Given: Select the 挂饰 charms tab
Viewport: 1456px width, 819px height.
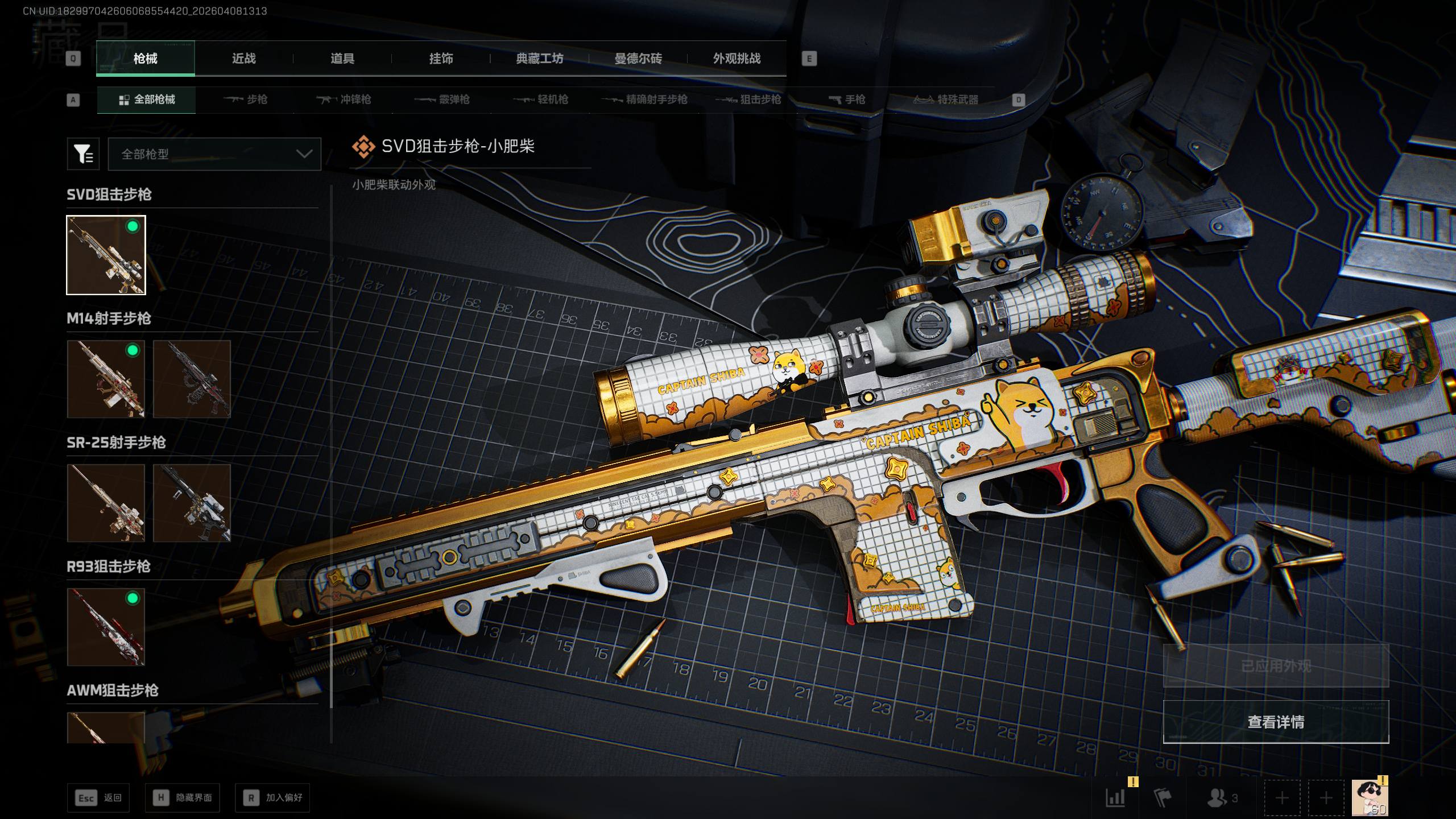Looking at the screenshot, I should pyautogui.click(x=441, y=59).
